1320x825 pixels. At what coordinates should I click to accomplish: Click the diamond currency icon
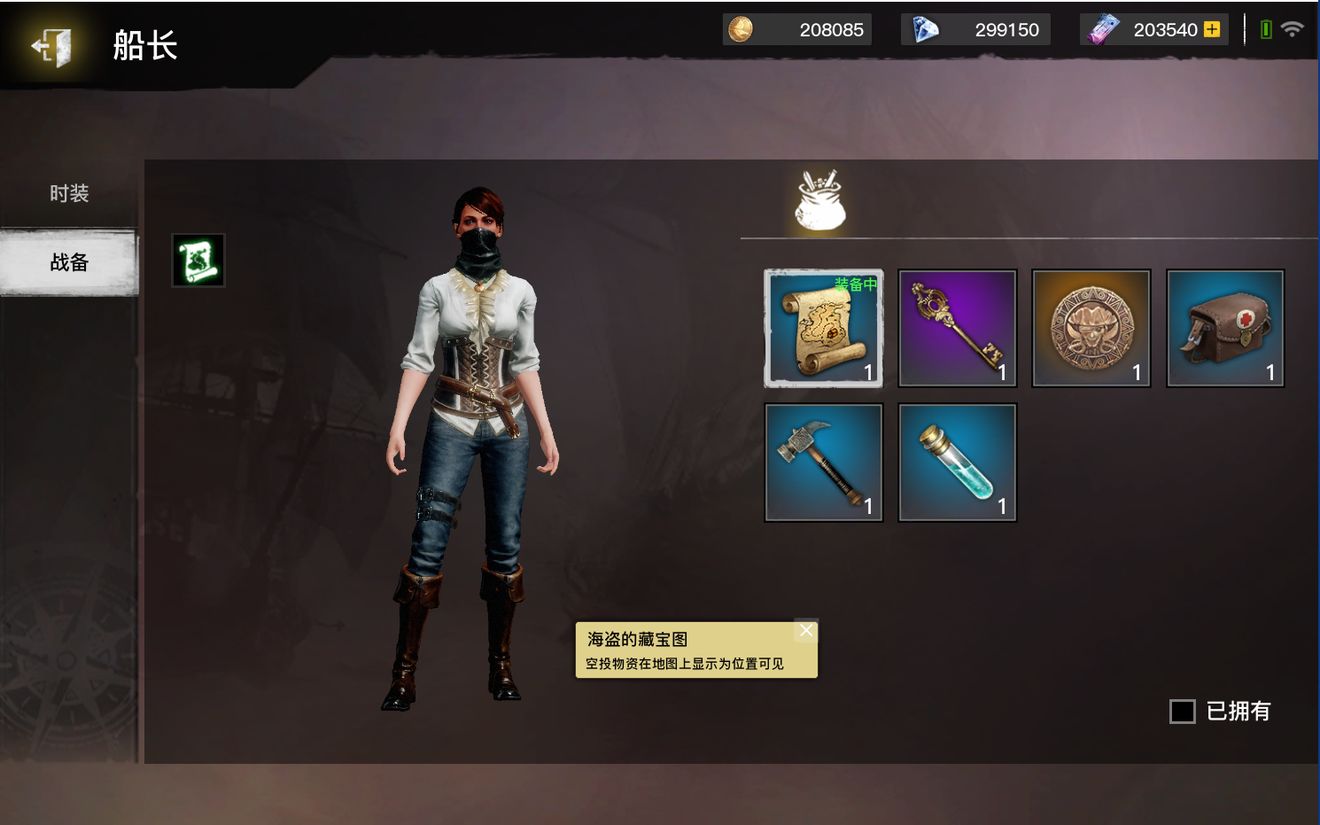921,29
